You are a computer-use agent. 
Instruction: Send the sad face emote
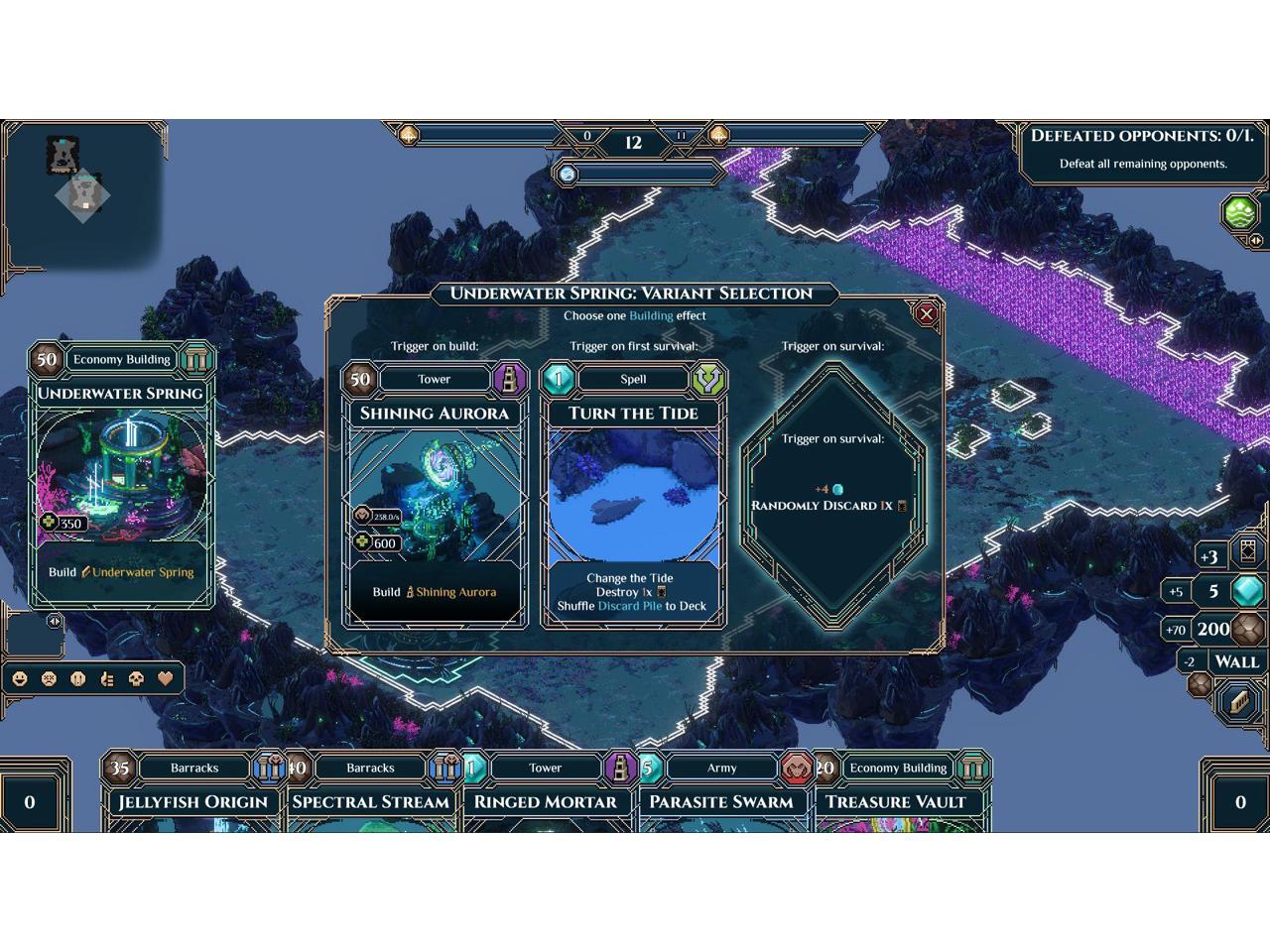49,679
